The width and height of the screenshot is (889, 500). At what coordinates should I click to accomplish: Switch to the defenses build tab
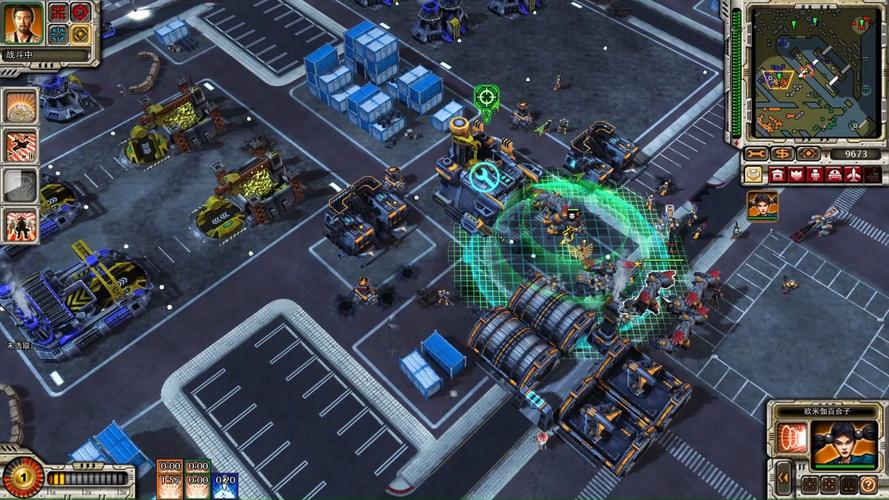pyautogui.click(x=797, y=175)
